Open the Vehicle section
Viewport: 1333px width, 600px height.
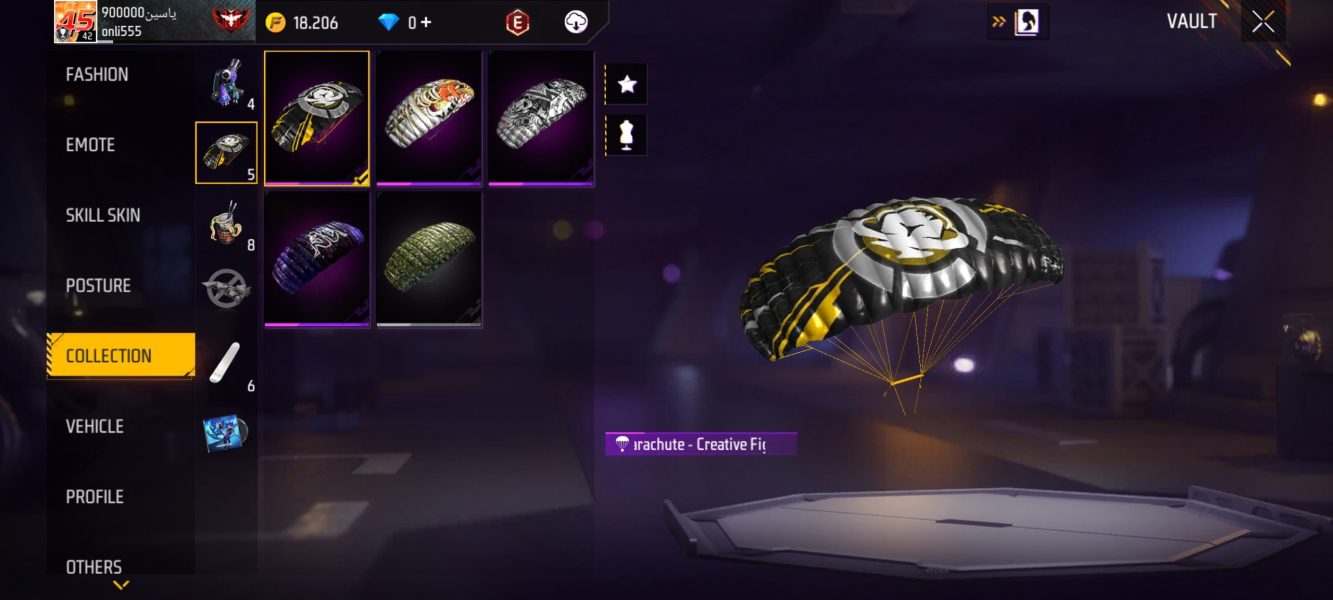(x=95, y=426)
